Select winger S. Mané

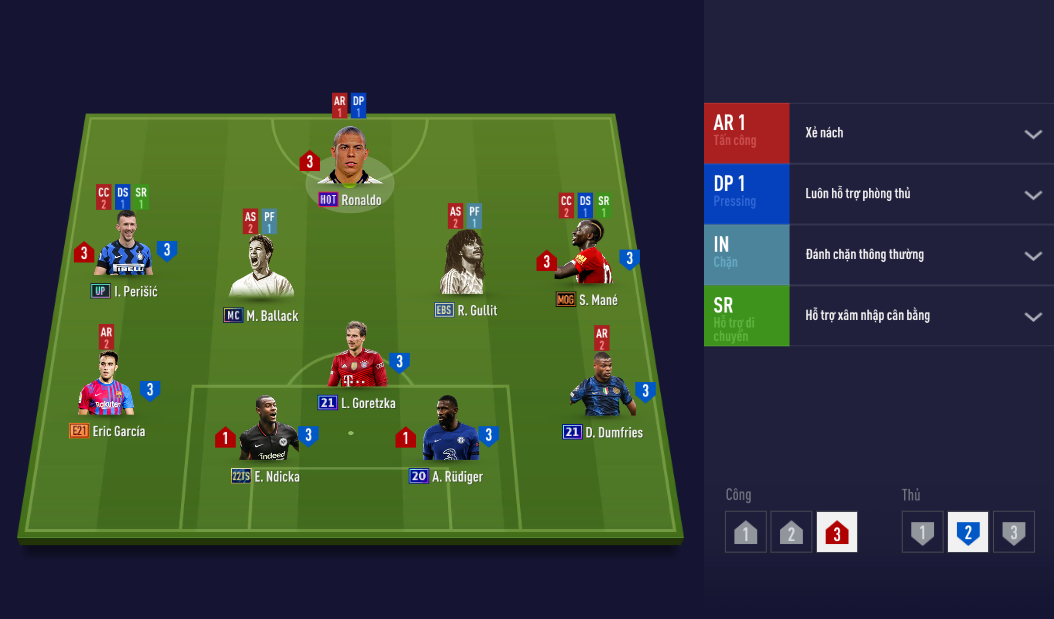(x=587, y=255)
